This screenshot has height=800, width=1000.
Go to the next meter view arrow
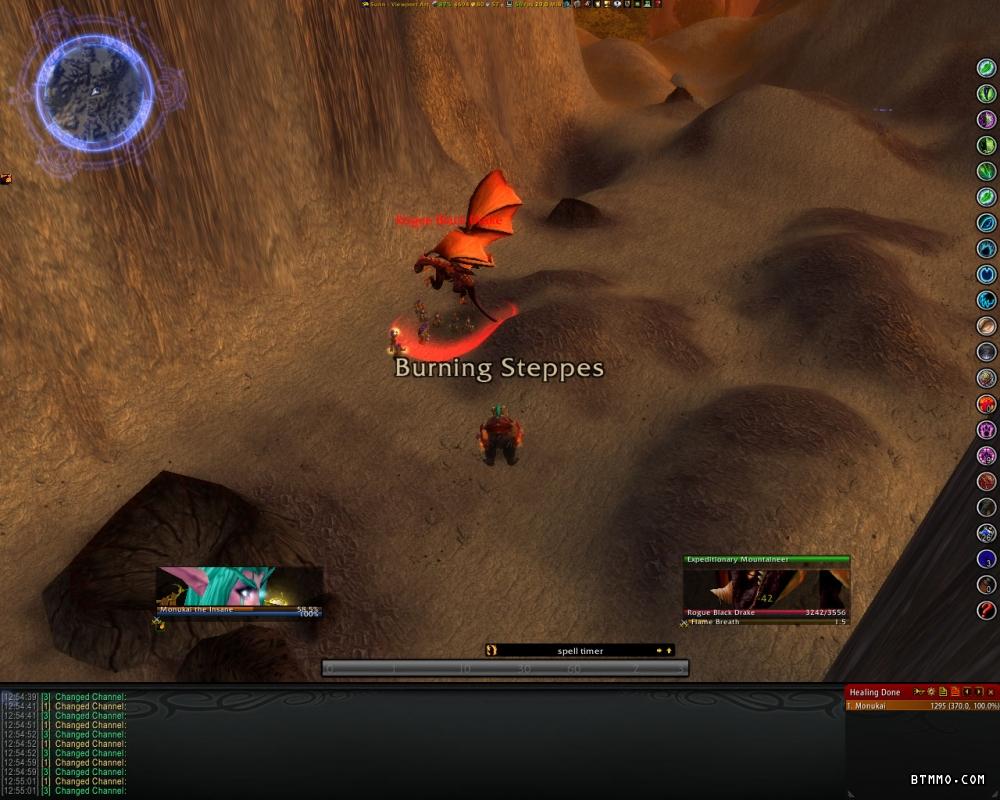click(979, 692)
